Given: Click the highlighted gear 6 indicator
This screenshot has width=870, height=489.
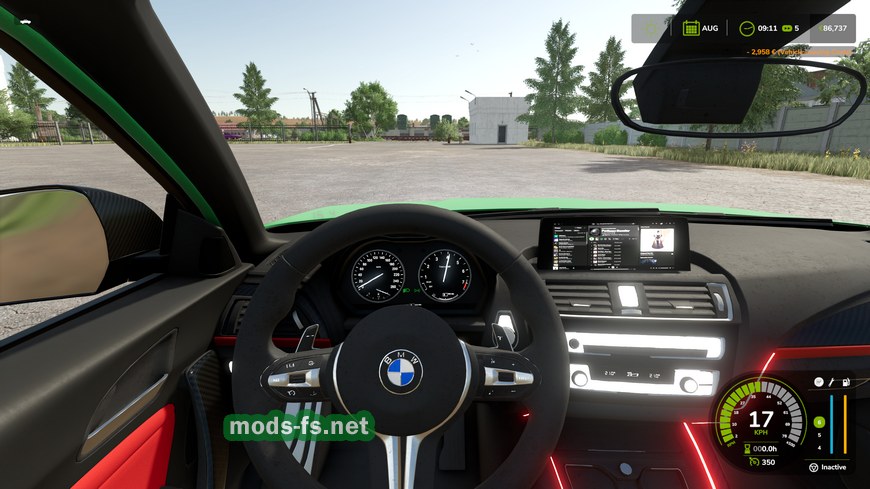Looking at the screenshot, I should [x=819, y=422].
